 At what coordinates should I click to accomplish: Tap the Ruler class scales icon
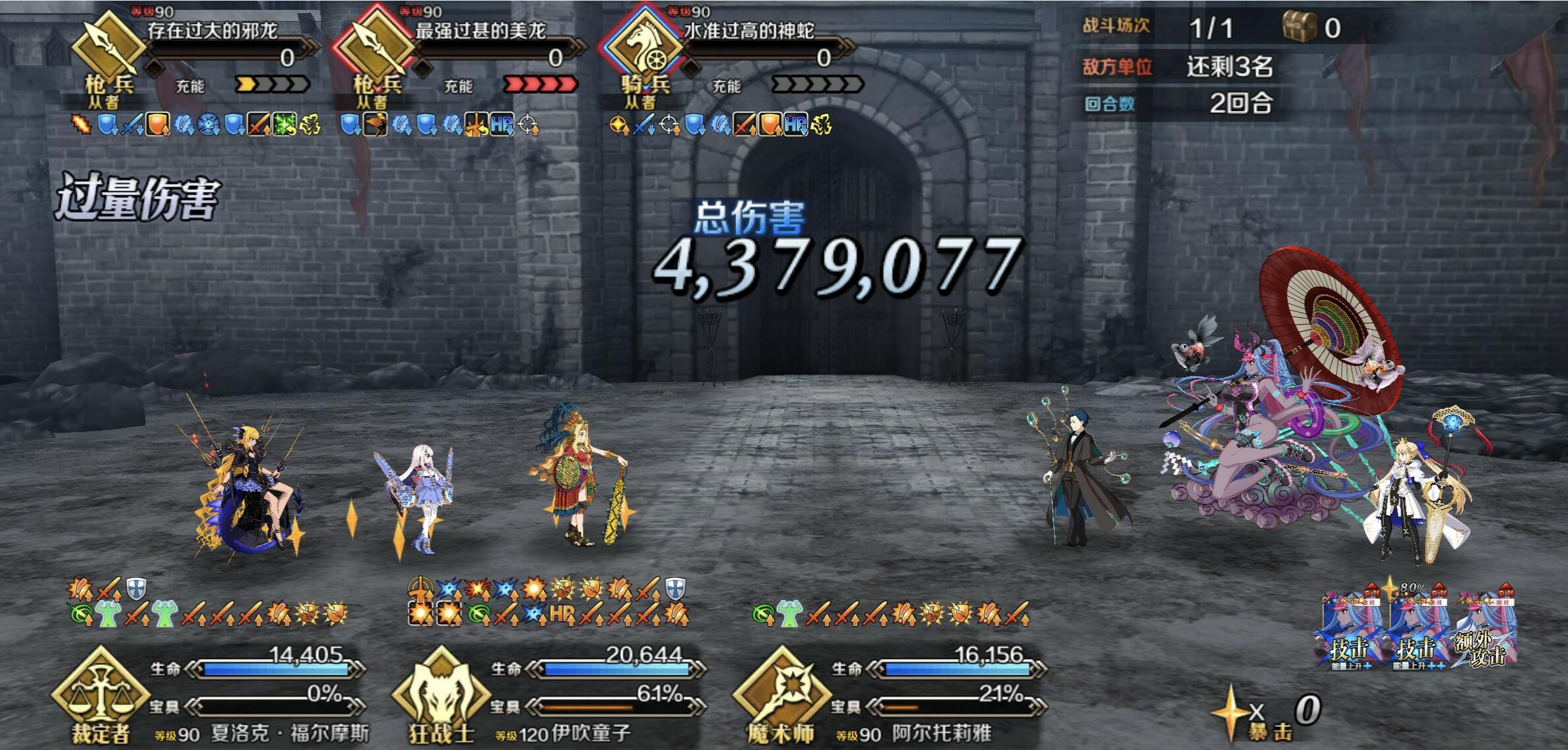[x=100, y=689]
